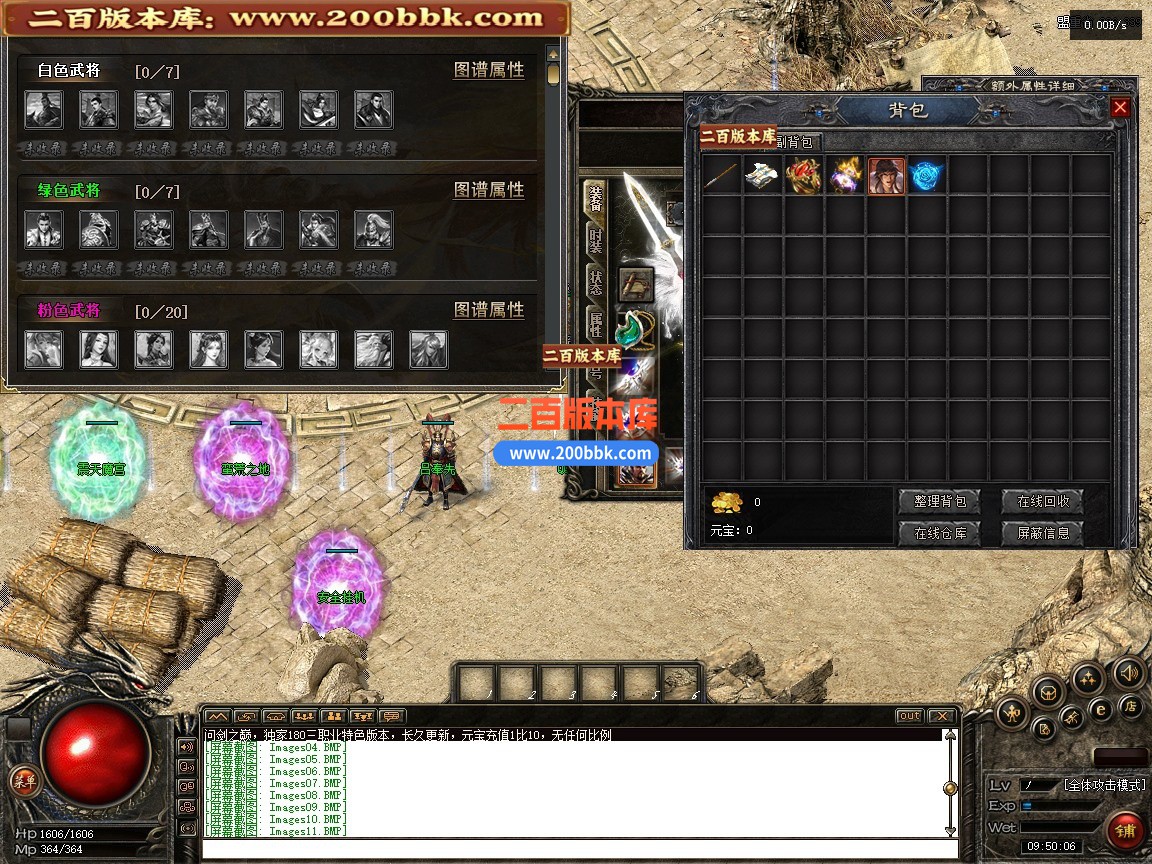
Task: Open the 在线仓库 online warehouse
Action: coord(940,533)
